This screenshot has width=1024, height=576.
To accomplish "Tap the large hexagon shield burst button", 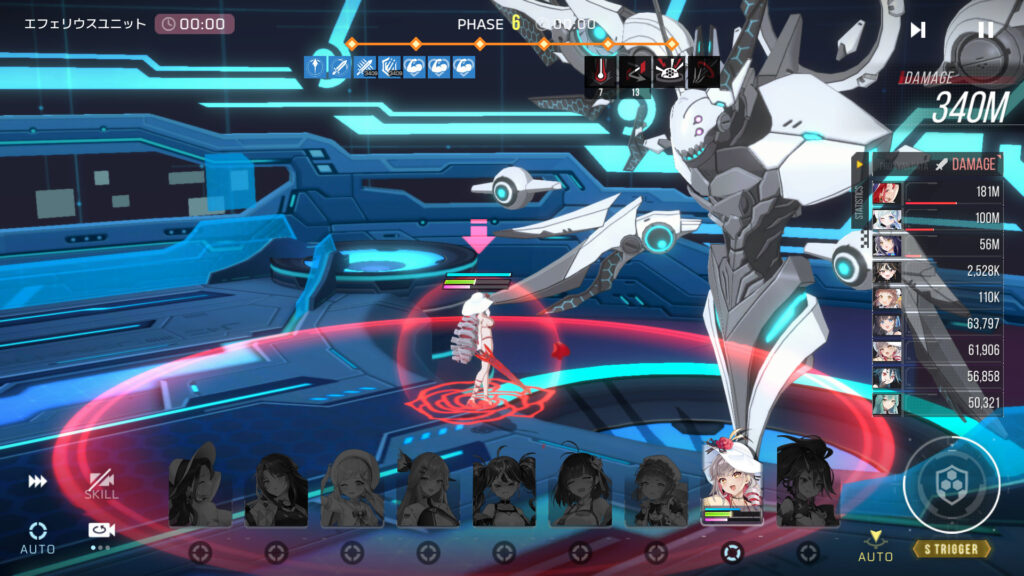I will 951,485.
